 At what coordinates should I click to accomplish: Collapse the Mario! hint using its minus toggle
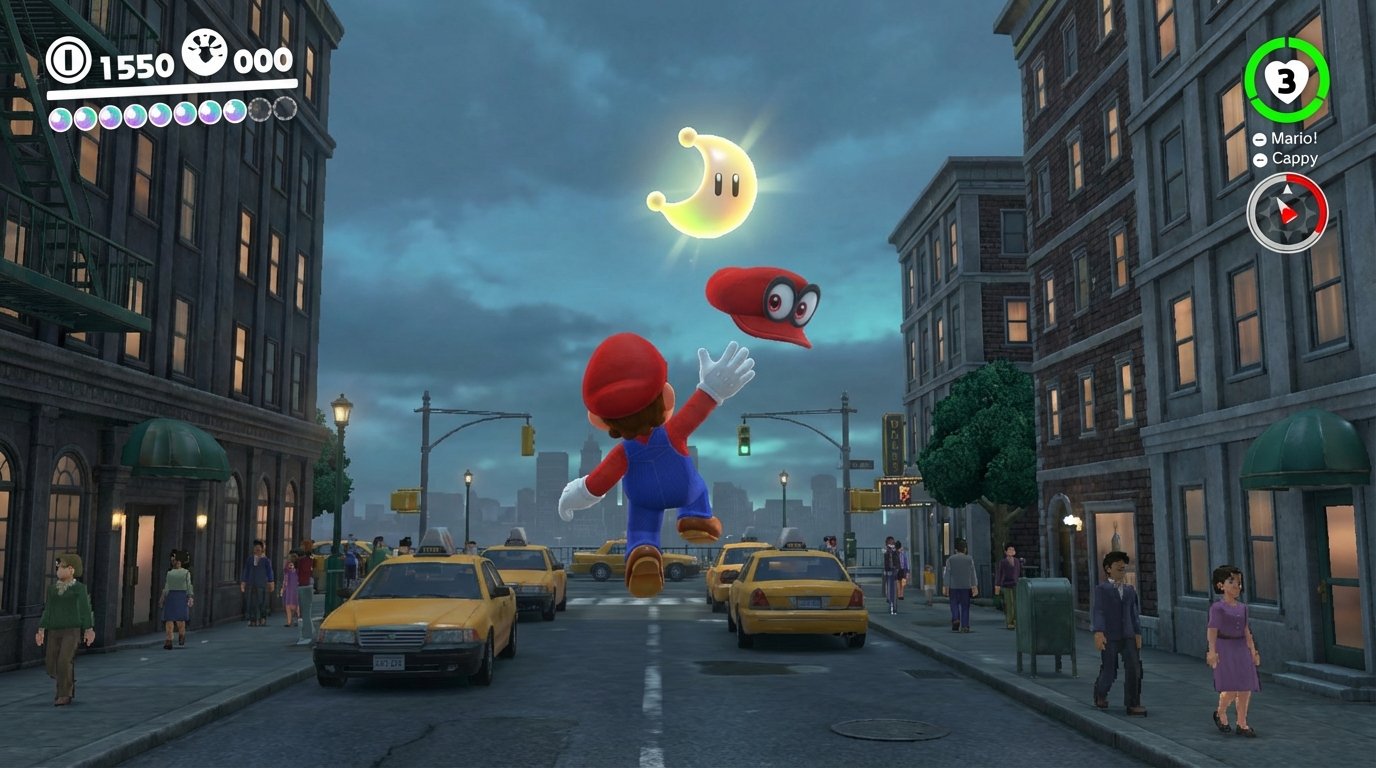pyautogui.click(x=1258, y=139)
